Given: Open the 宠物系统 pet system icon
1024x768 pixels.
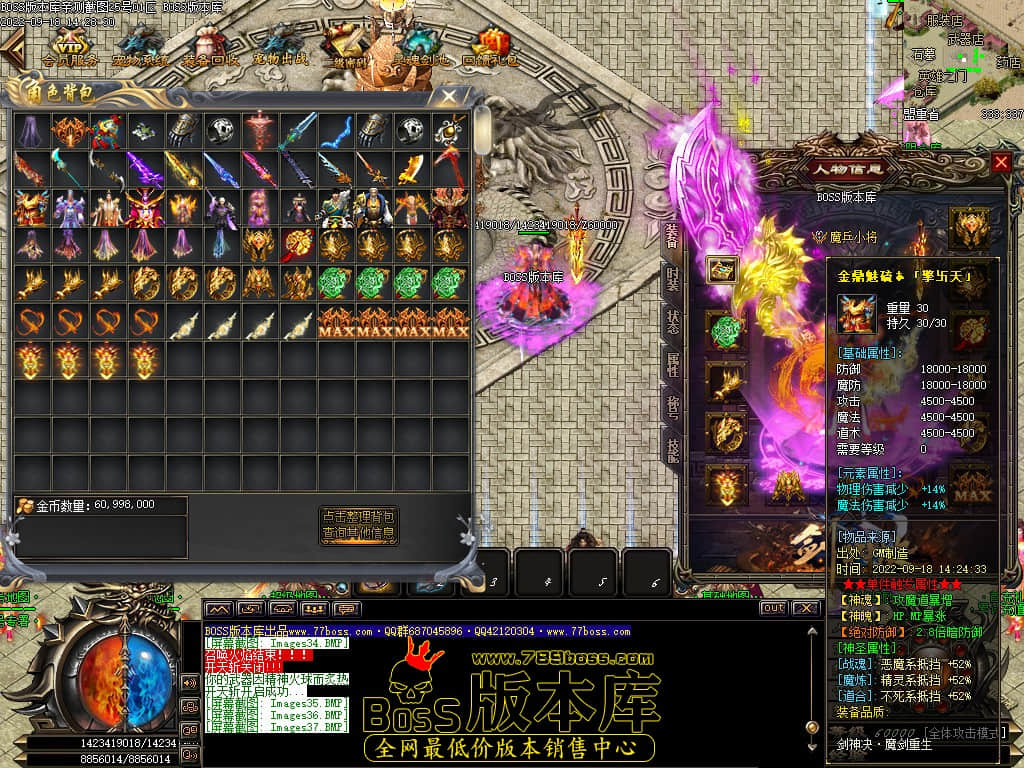Looking at the screenshot, I should 140,46.
